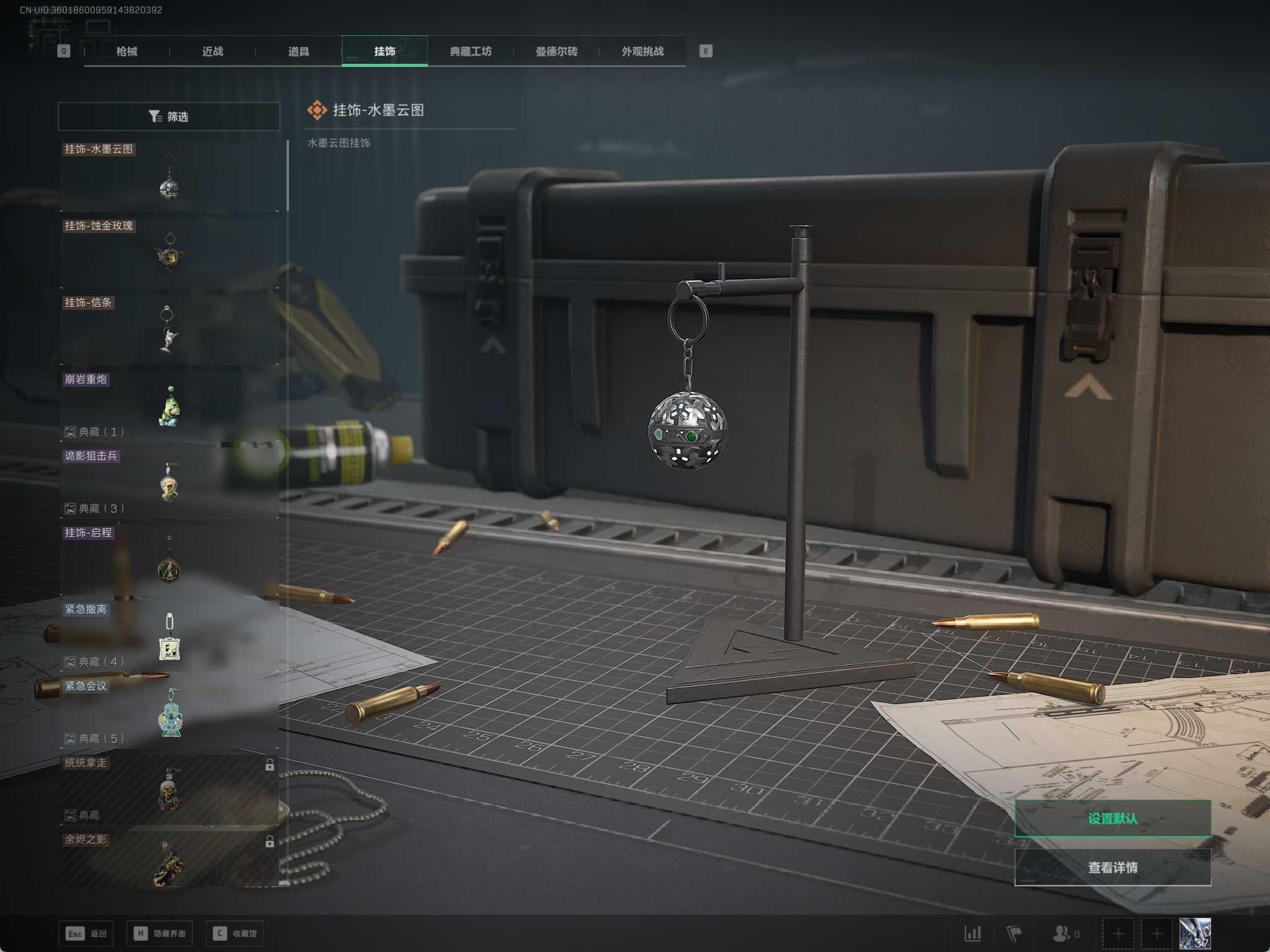Viewport: 1270px width, 952px height.
Task: Click the 设置默认 button
Action: [x=1112, y=818]
